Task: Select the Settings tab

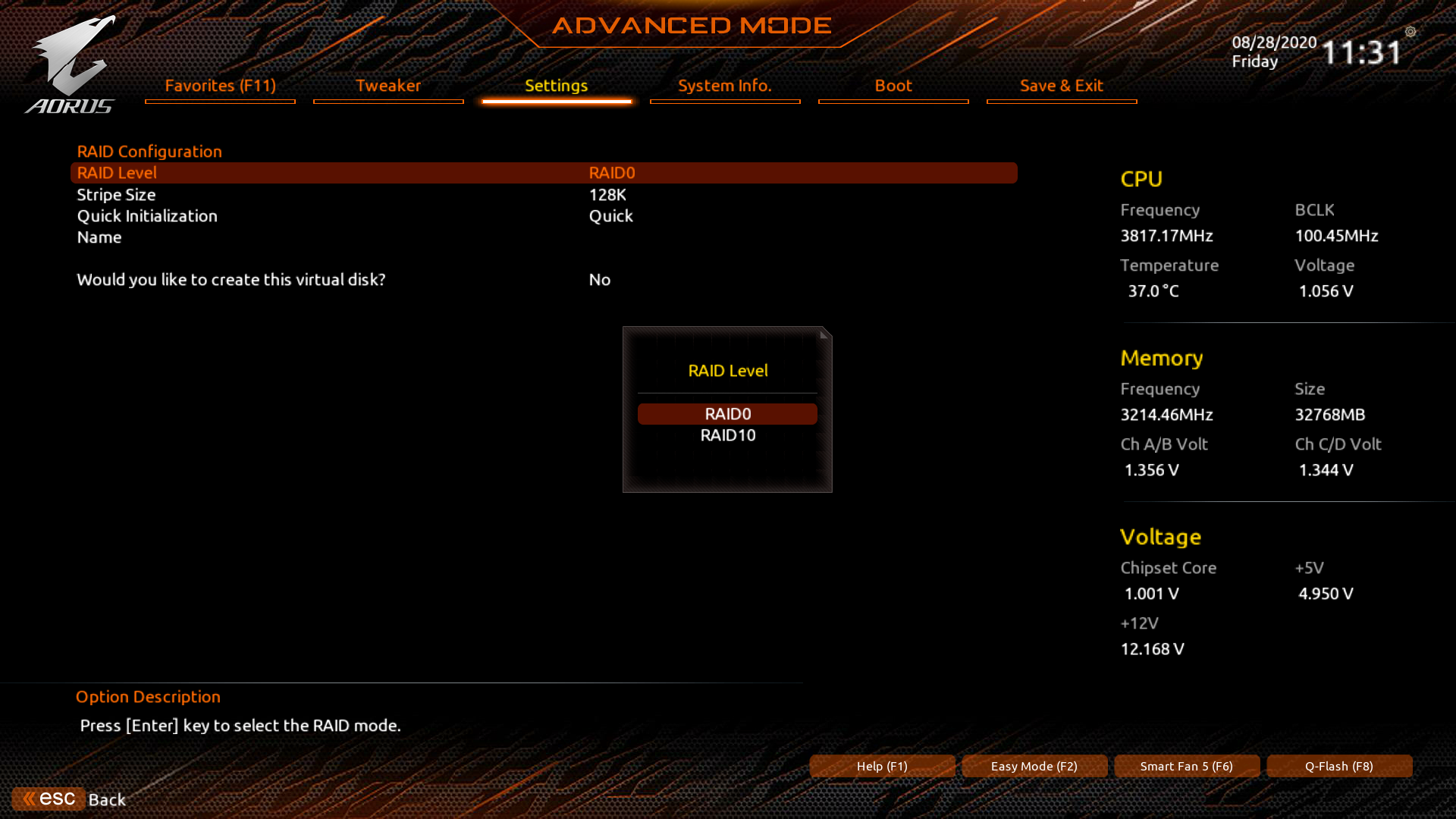Action: pos(557,86)
